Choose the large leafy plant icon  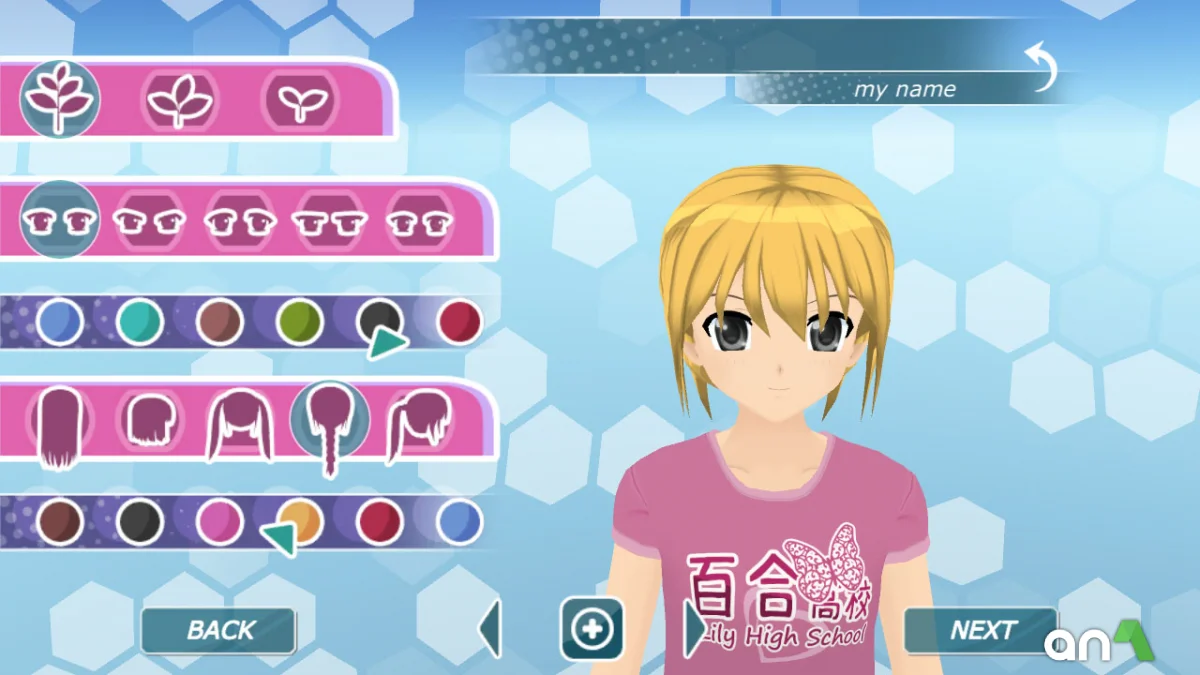point(58,98)
